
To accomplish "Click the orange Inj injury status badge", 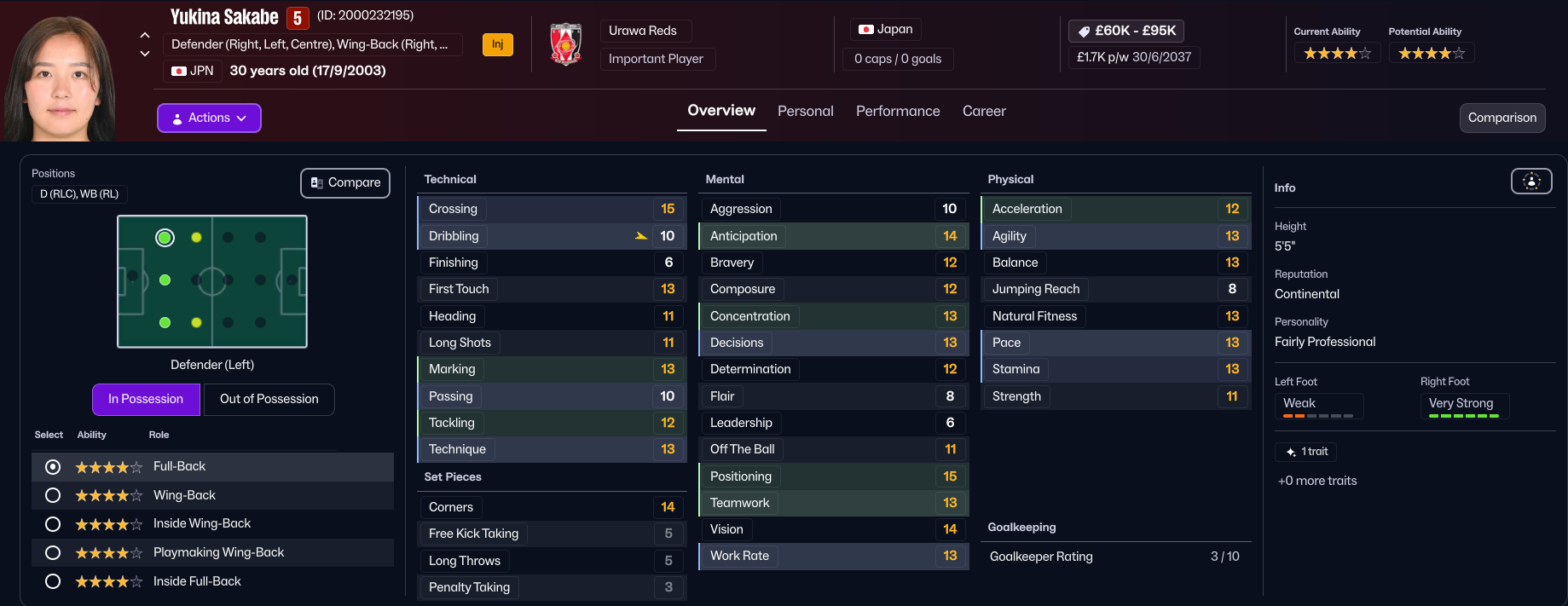I will click(x=497, y=44).
